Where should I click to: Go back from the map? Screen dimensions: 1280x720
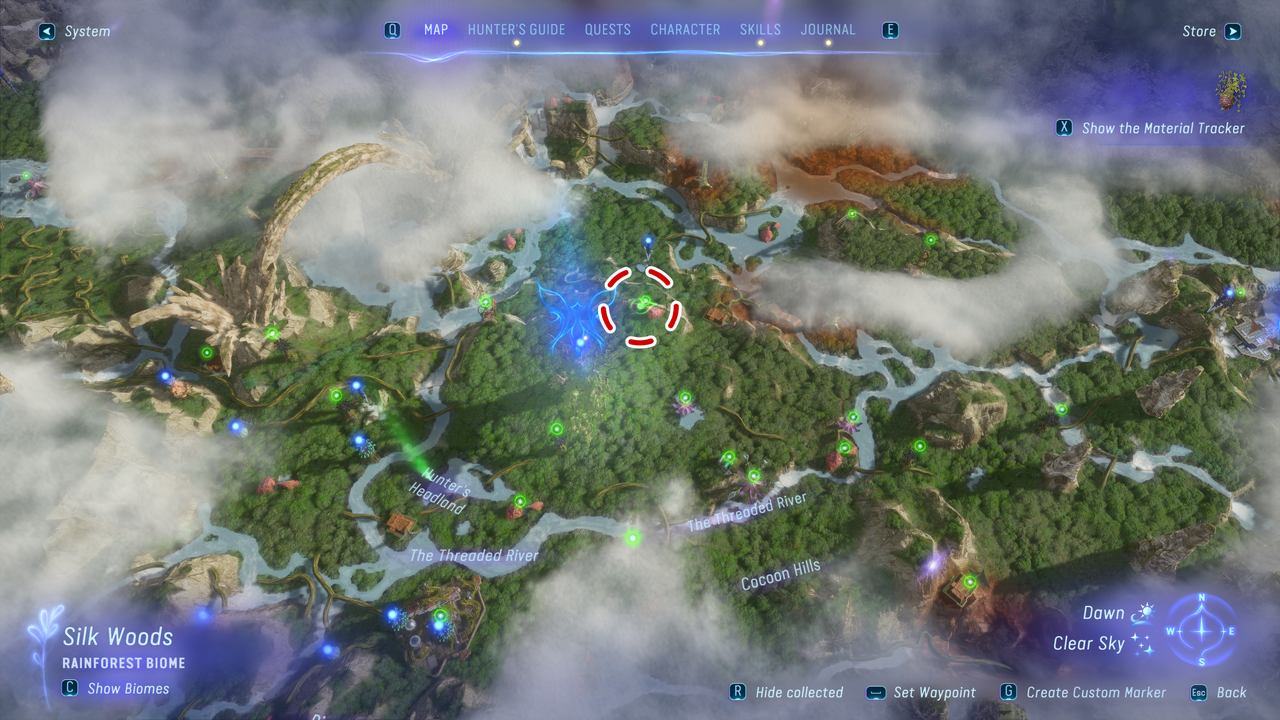[x=1220, y=692]
